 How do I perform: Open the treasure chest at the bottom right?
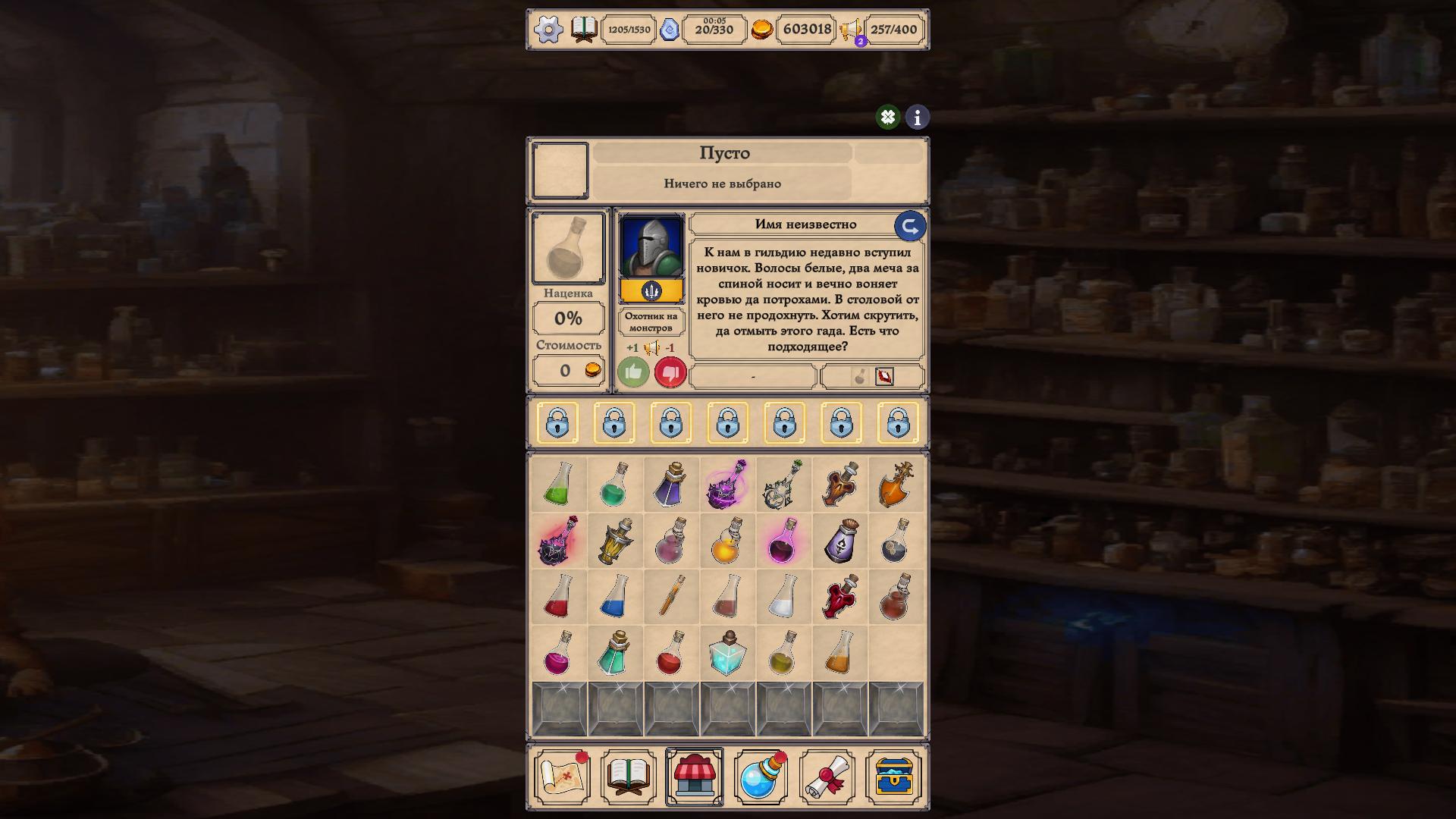pos(895,776)
